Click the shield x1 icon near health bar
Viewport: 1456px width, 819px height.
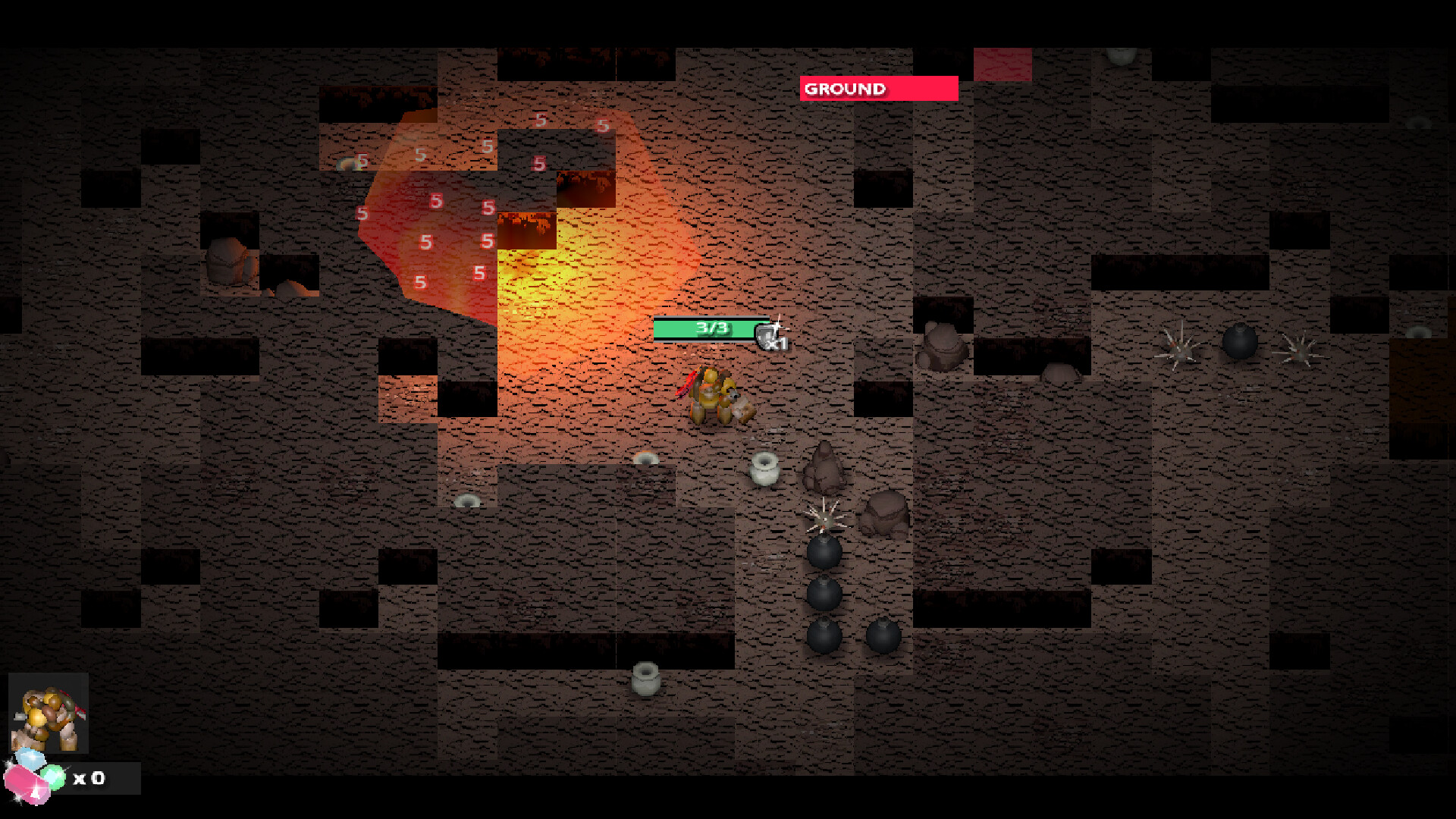(x=768, y=336)
